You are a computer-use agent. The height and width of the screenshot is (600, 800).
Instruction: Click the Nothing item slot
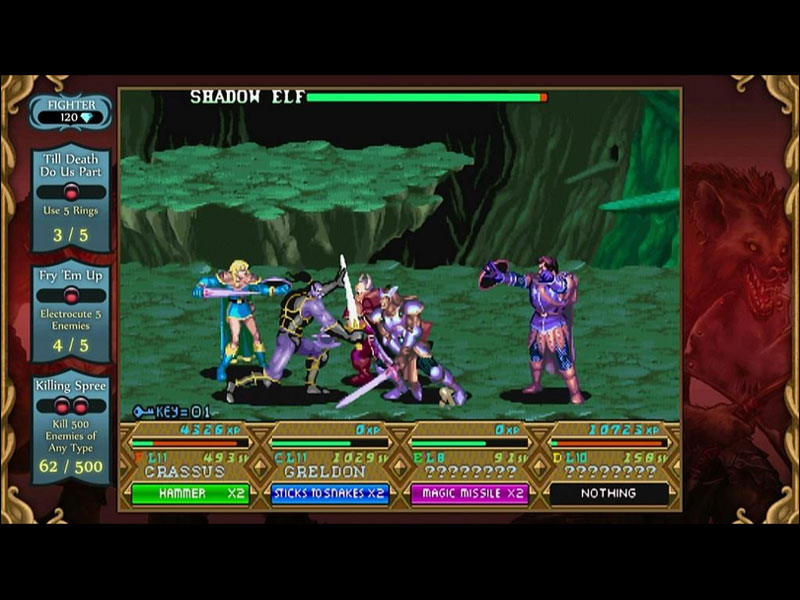(x=608, y=493)
